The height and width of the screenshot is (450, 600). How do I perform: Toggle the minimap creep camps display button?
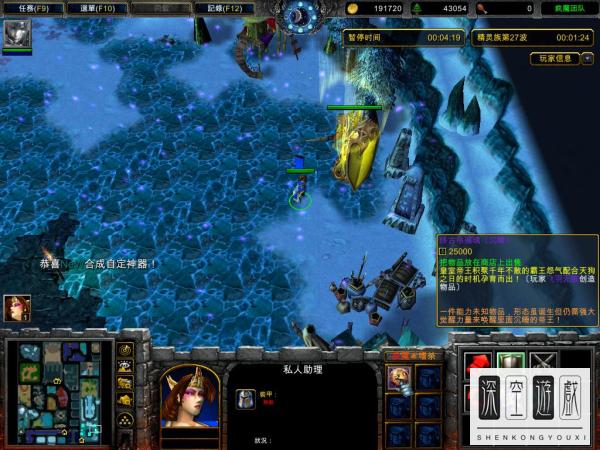pyautogui.click(x=126, y=401)
